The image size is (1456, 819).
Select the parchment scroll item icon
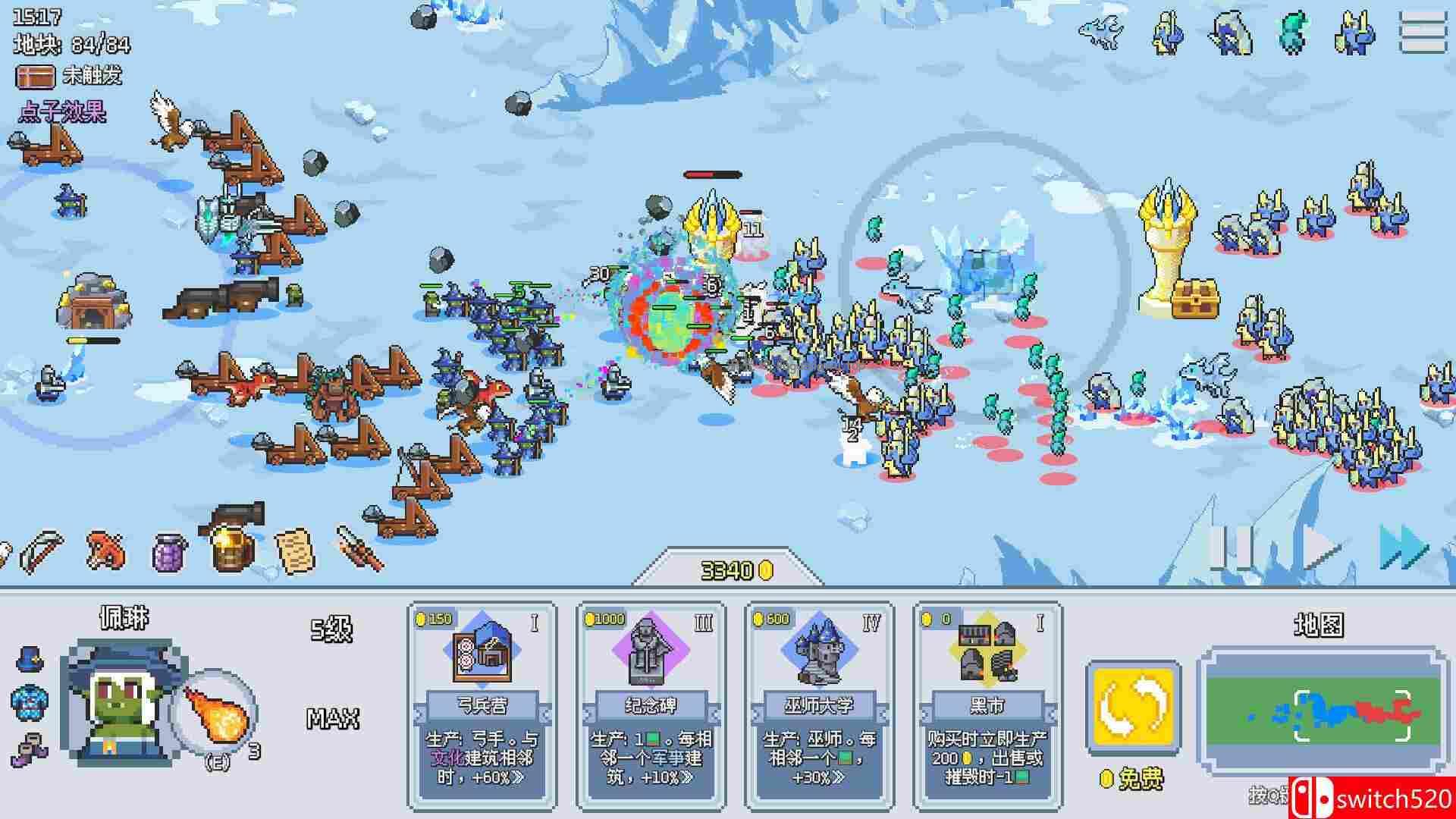(294, 551)
